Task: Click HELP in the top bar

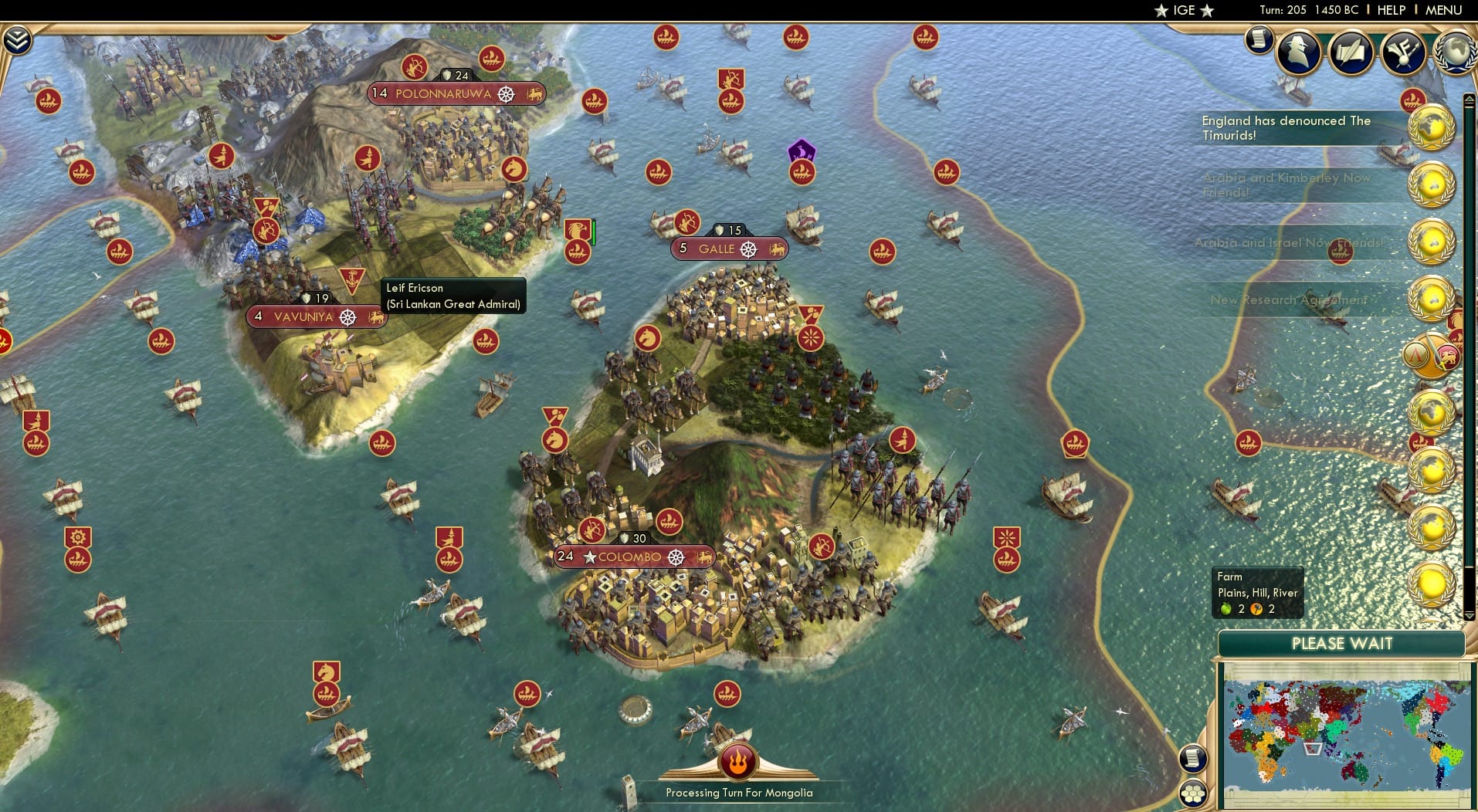Action: [x=1390, y=10]
